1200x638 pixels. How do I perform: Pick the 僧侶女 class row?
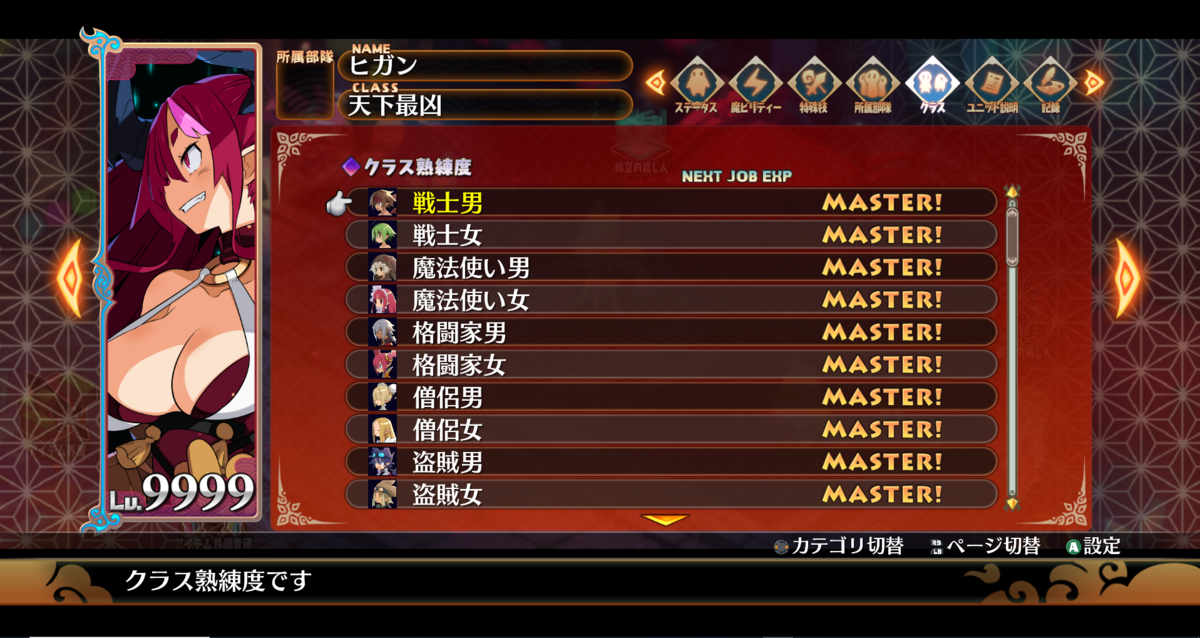[670, 429]
